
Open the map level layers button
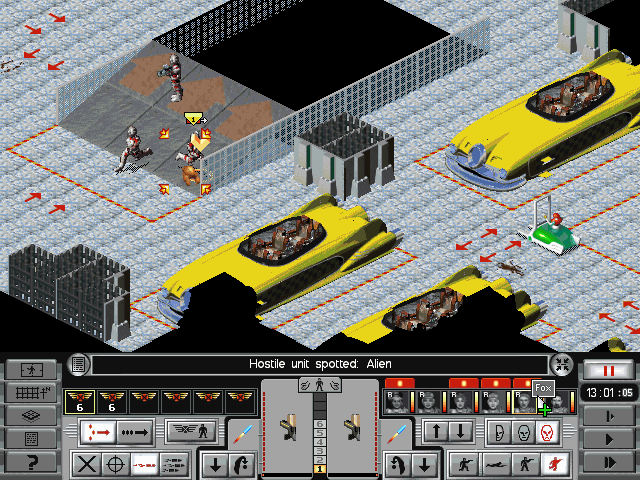[x=30, y=415]
